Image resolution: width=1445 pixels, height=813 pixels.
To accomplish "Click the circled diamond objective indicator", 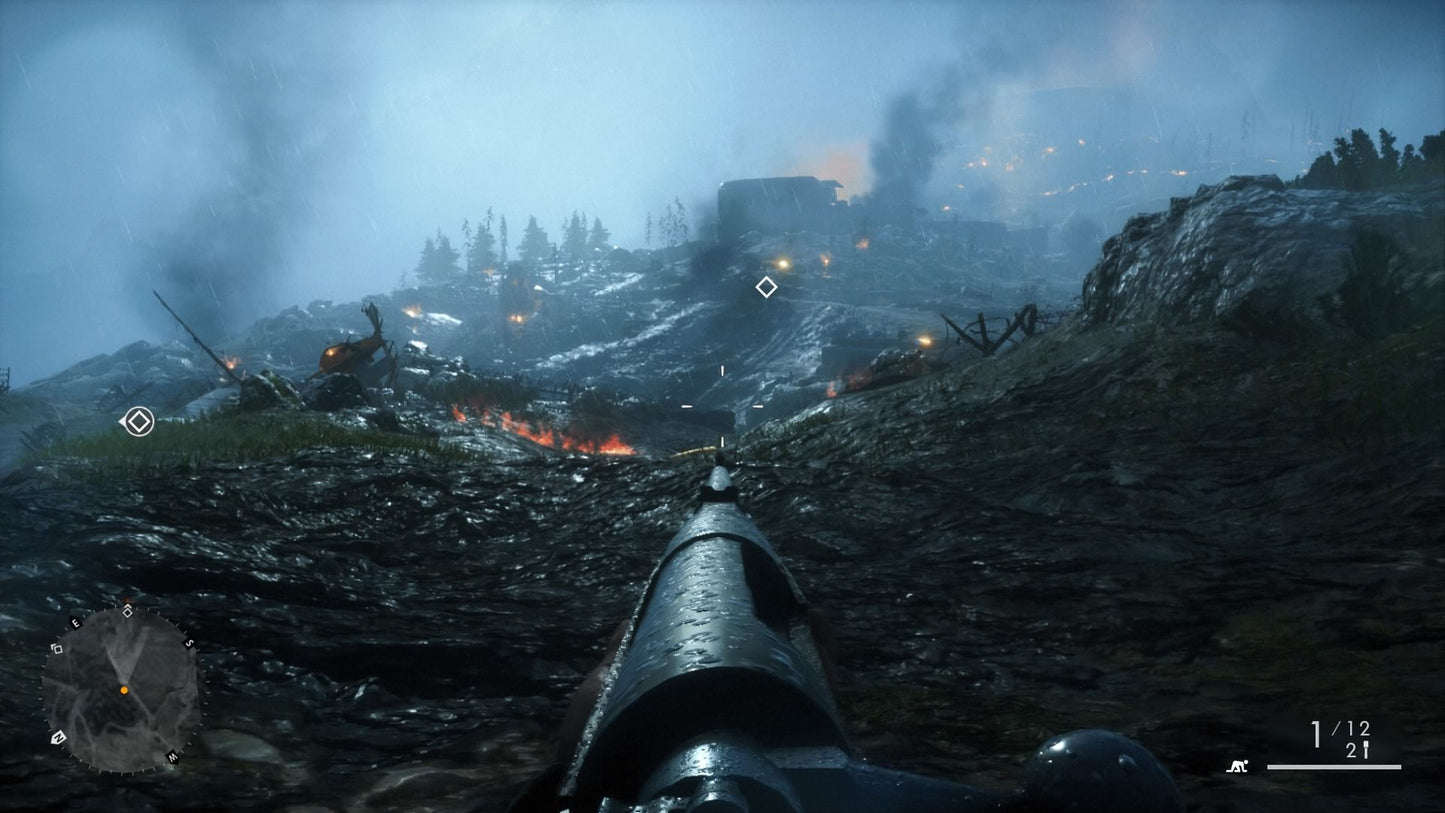I will coord(138,422).
